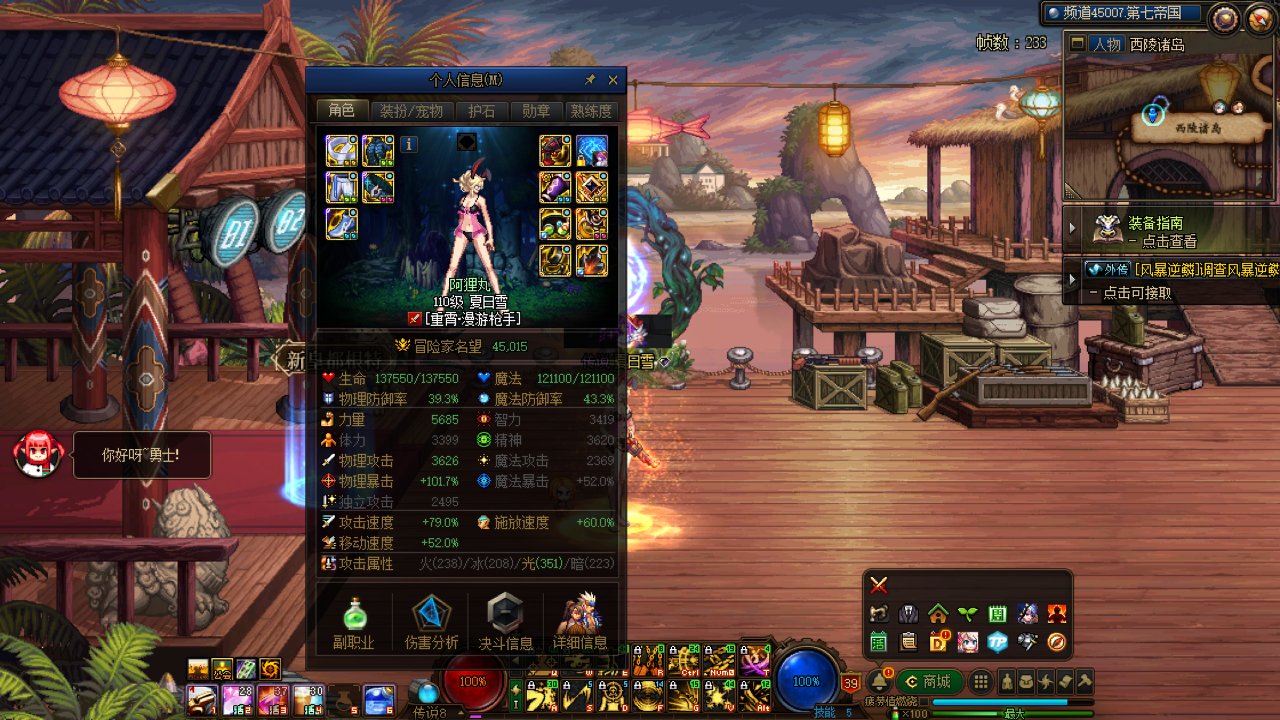Open the 护石 tab
The image size is (1280, 720).
point(482,111)
